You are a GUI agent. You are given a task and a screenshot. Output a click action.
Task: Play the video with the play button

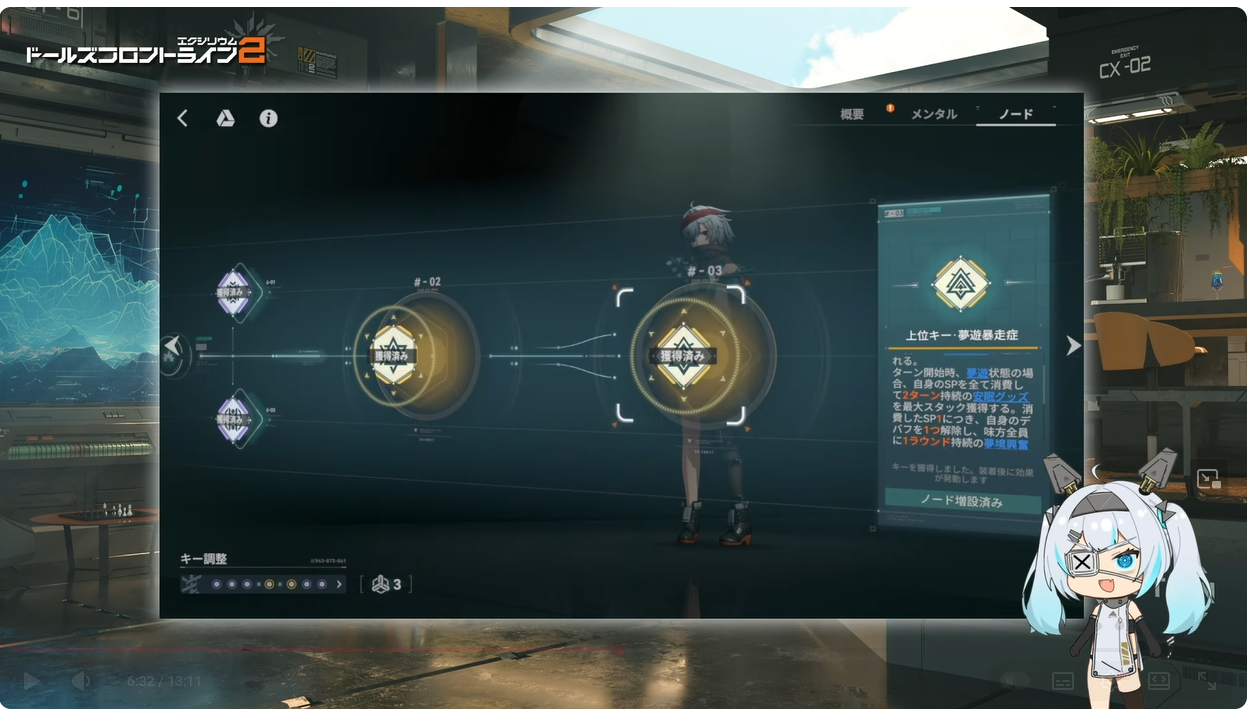point(31,681)
